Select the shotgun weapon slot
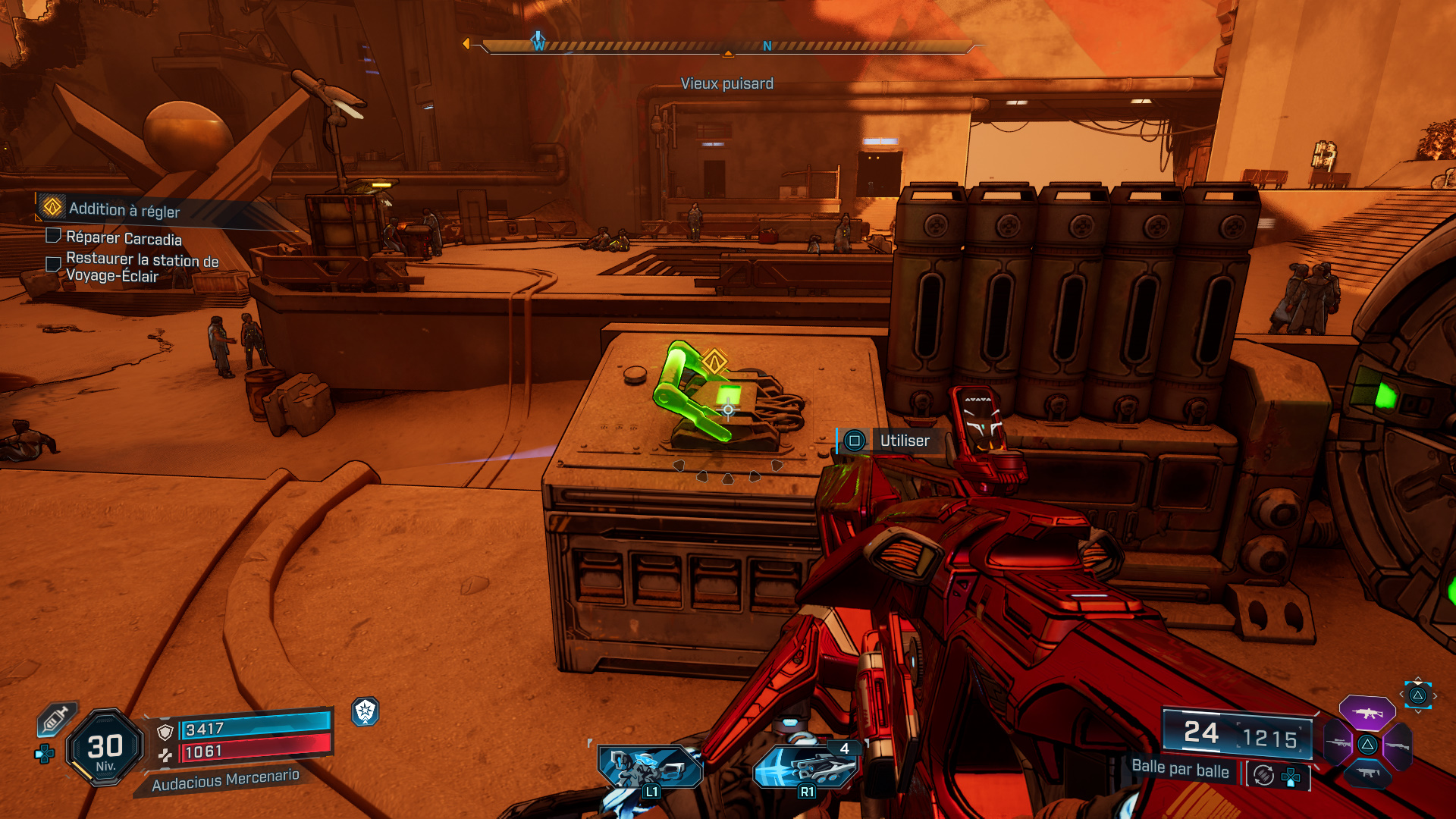This screenshot has height=819, width=1456. click(x=1397, y=746)
